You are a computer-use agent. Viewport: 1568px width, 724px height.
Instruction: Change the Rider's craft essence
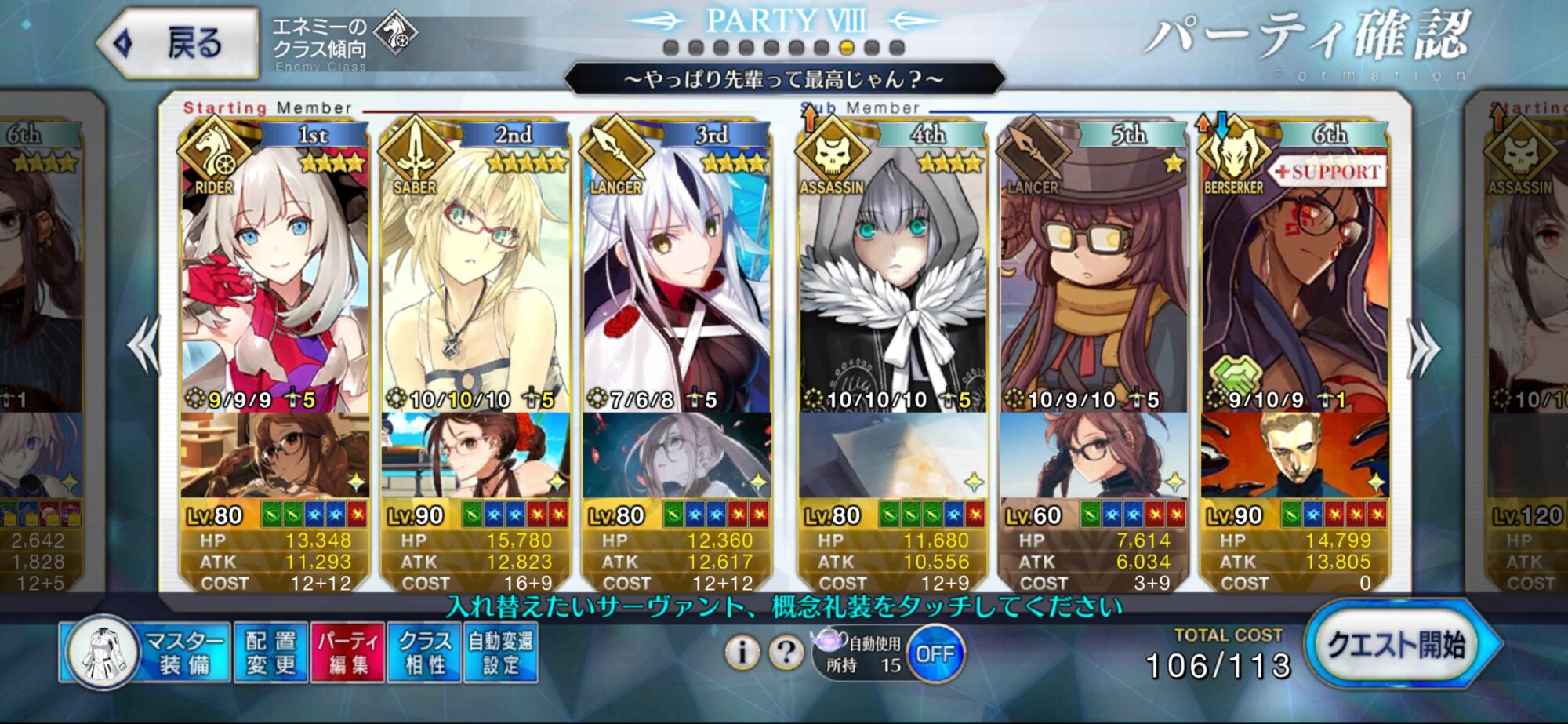[x=274, y=455]
